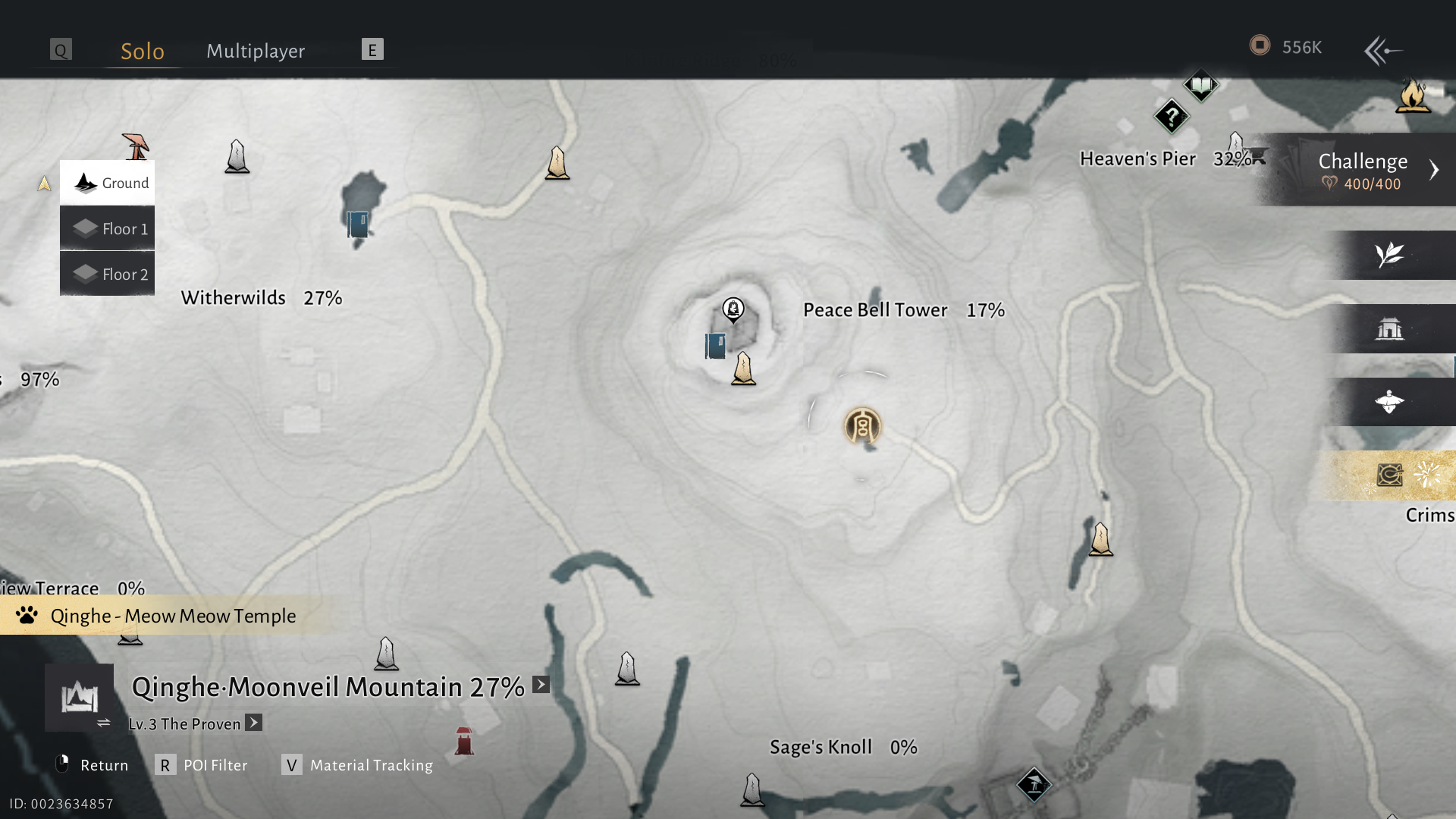Select the Peace Bell Tower gold marker

pos(862,426)
